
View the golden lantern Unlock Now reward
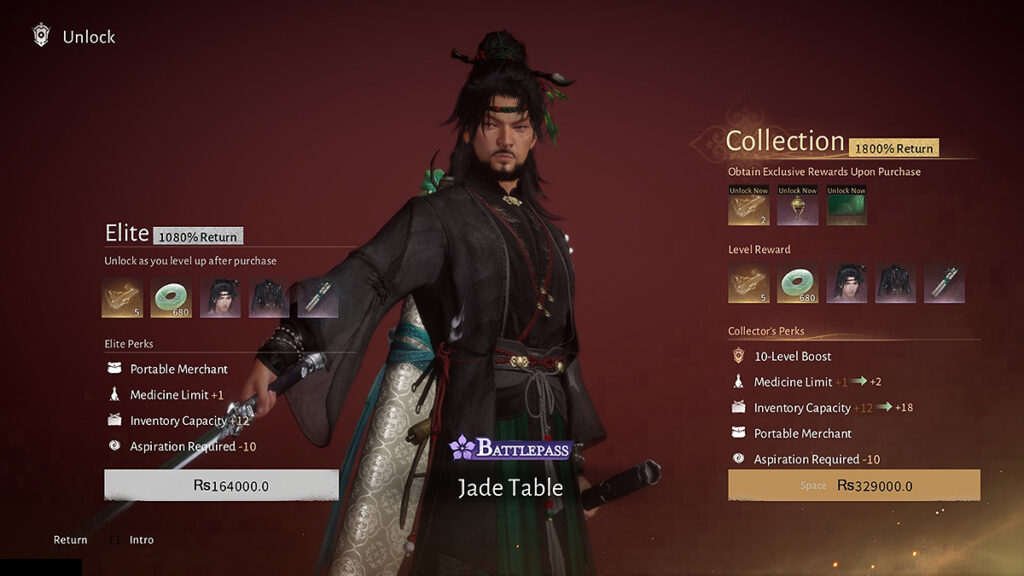797,206
